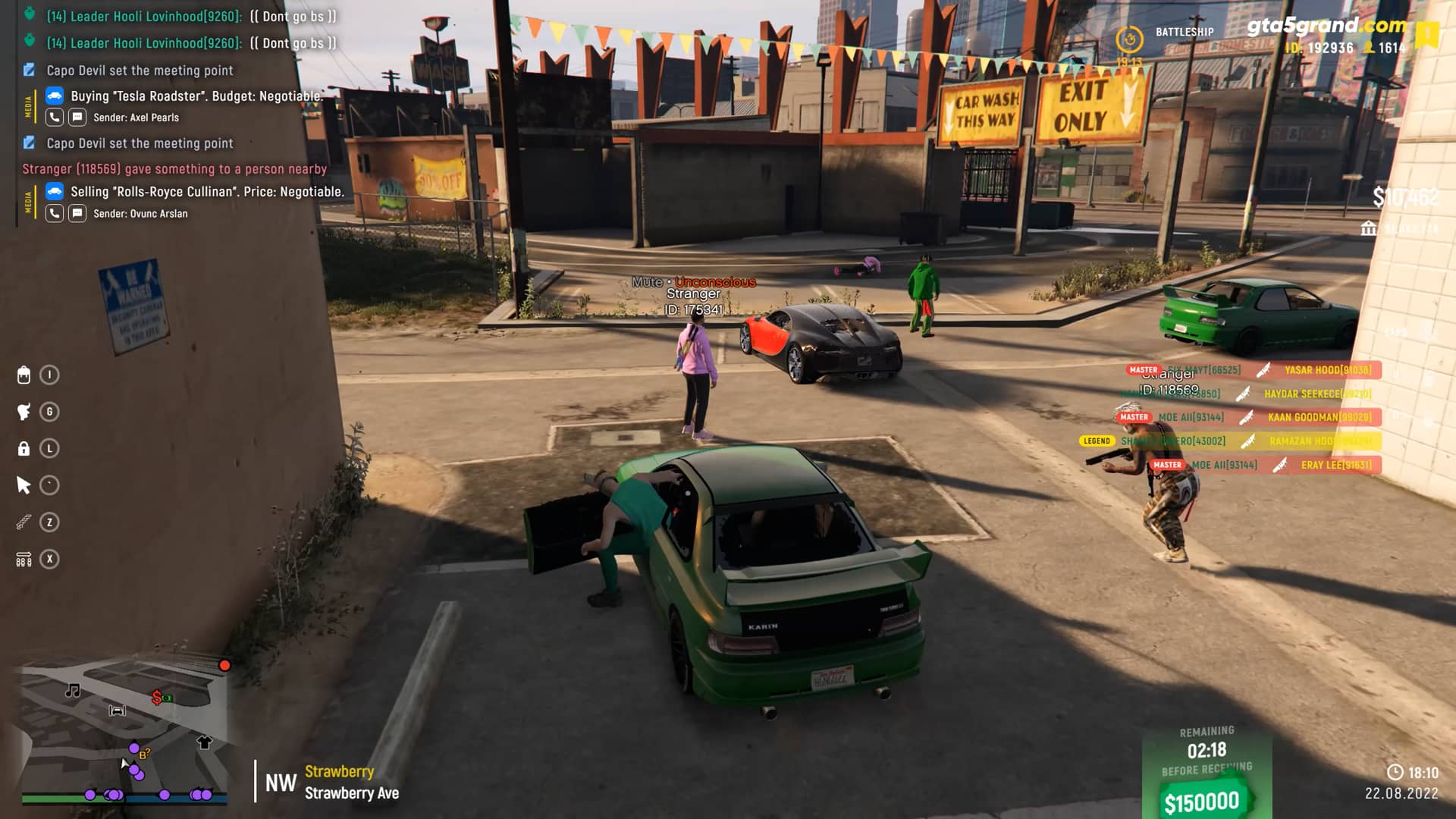
Task: Open the bank balance icon
Action: (x=1369, y=228)
